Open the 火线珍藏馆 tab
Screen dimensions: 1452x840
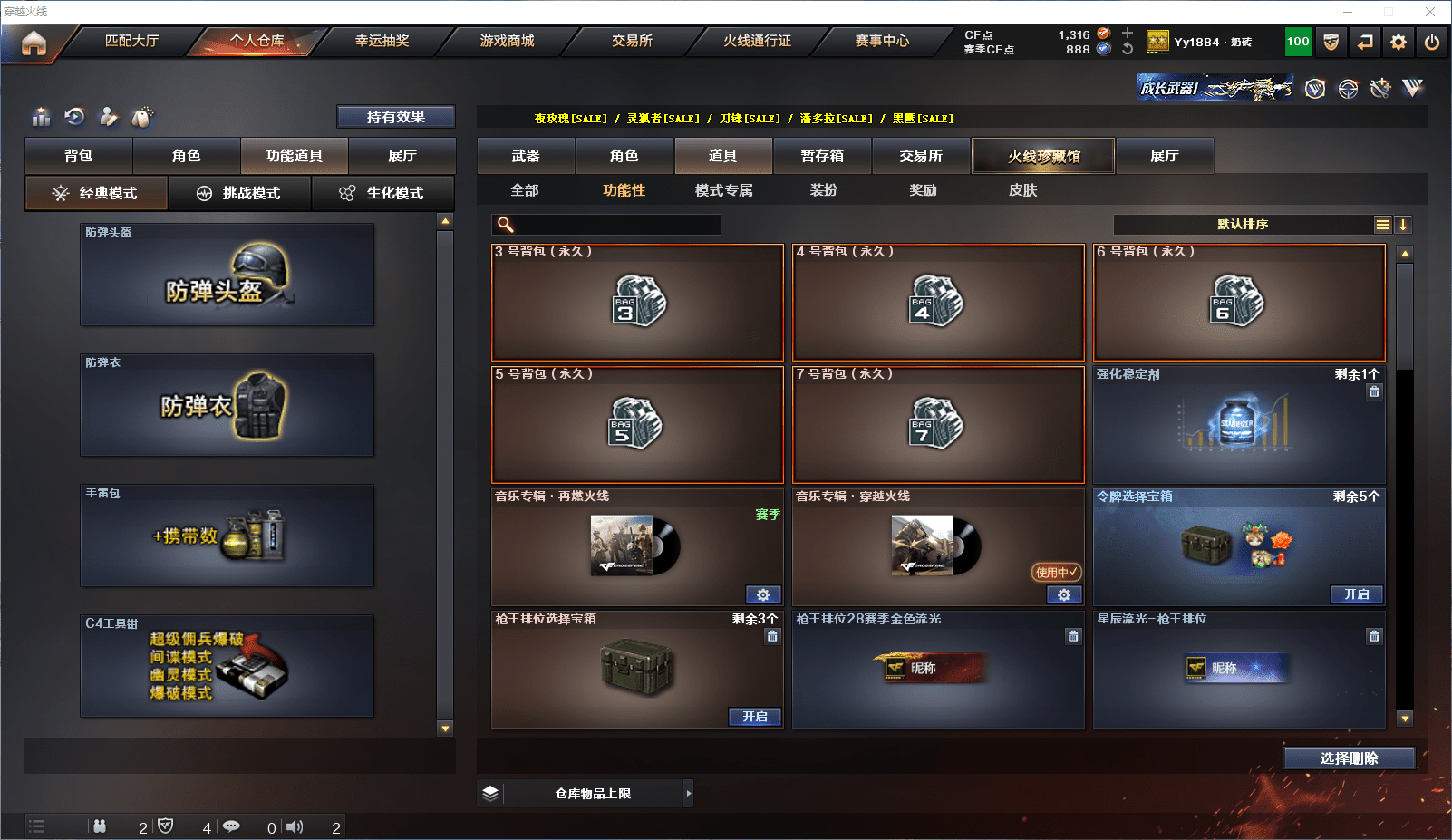point(1043,156)
